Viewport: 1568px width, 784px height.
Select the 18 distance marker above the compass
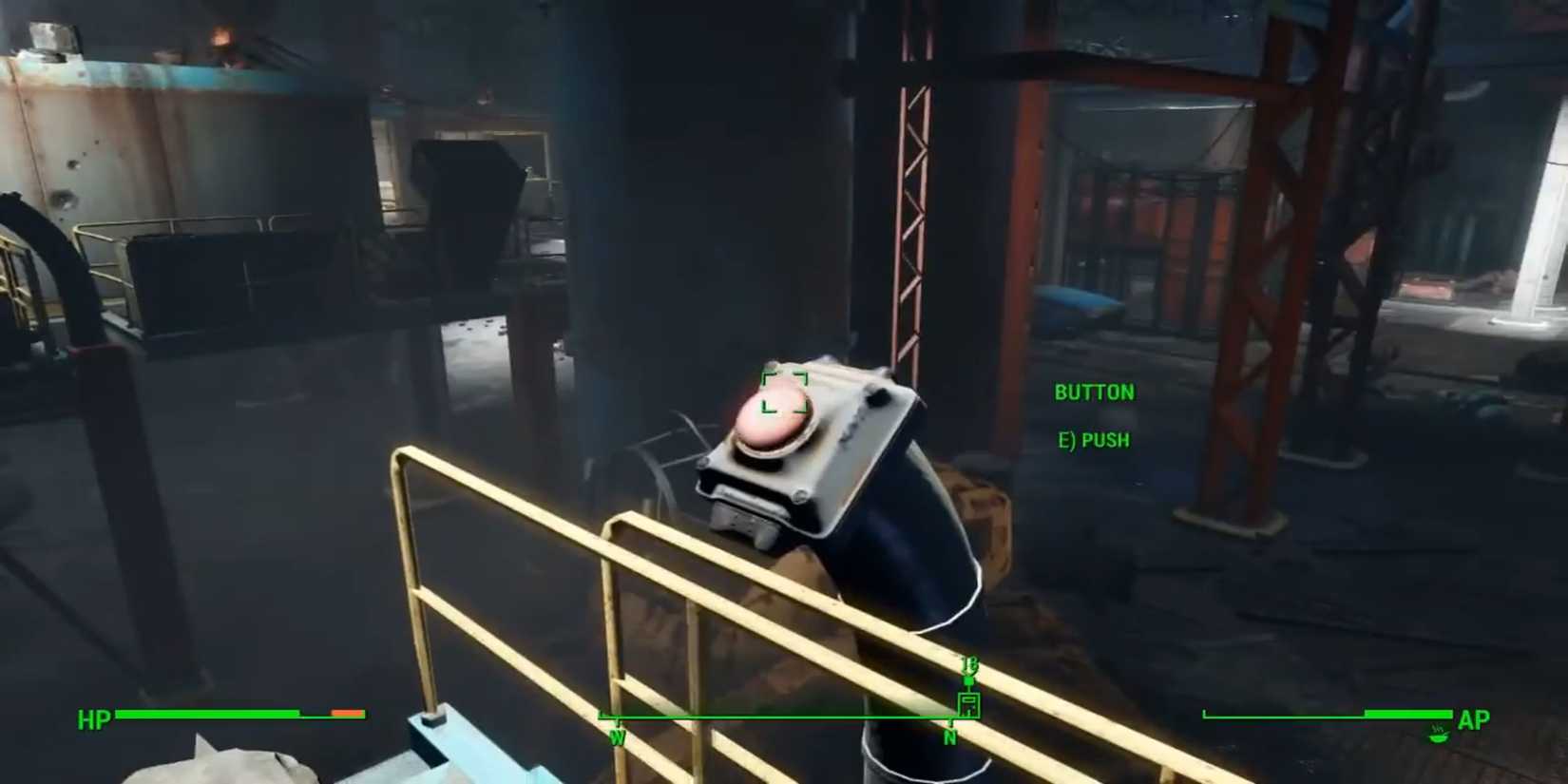(970, 665)
